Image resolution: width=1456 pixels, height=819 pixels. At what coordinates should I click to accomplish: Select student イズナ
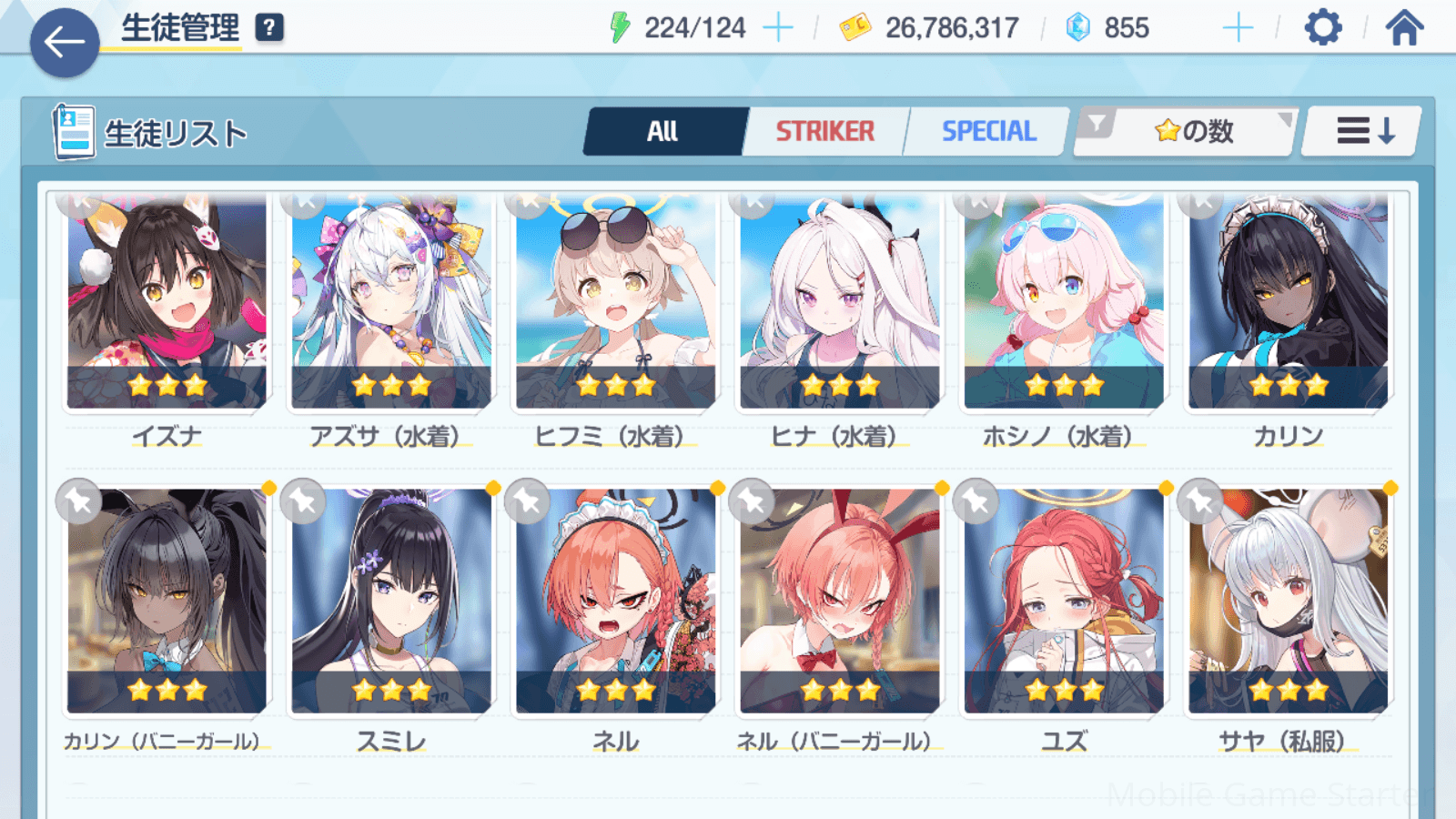[167, 300]
